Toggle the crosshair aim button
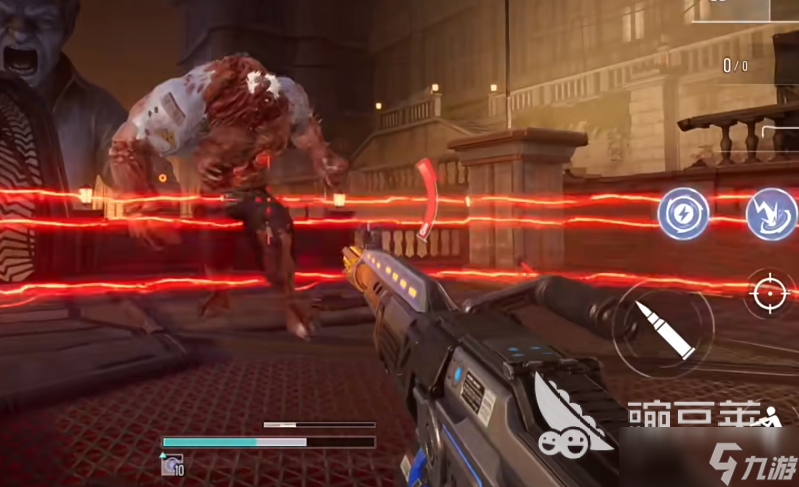Image resolution: width=799 pixels, height=487 pixels. (x=770, y=292)
